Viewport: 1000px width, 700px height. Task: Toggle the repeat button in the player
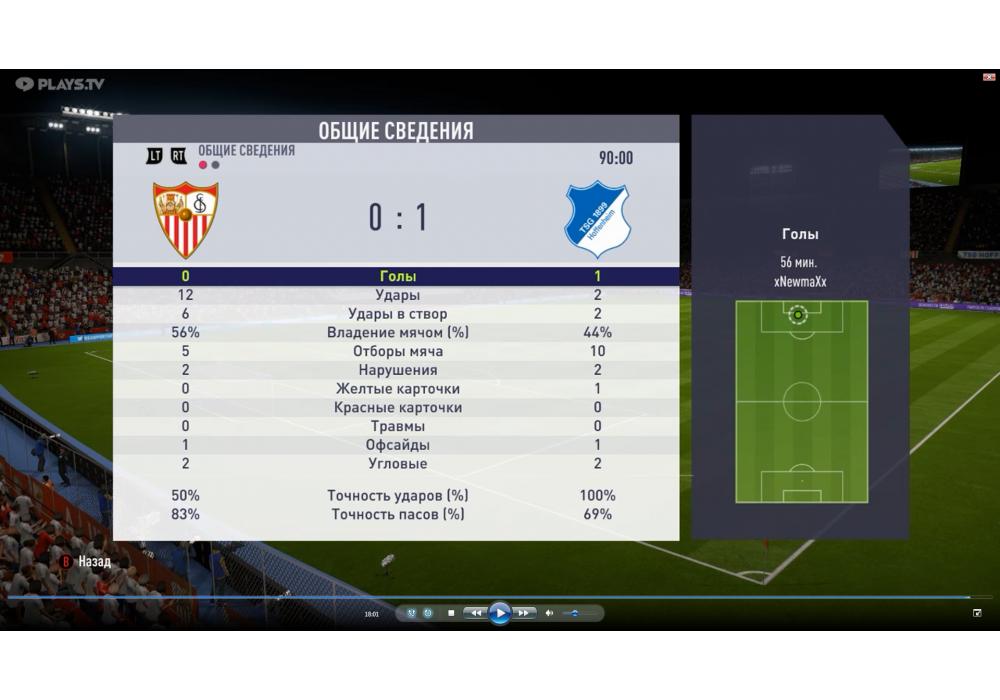(x=428, y=613)
